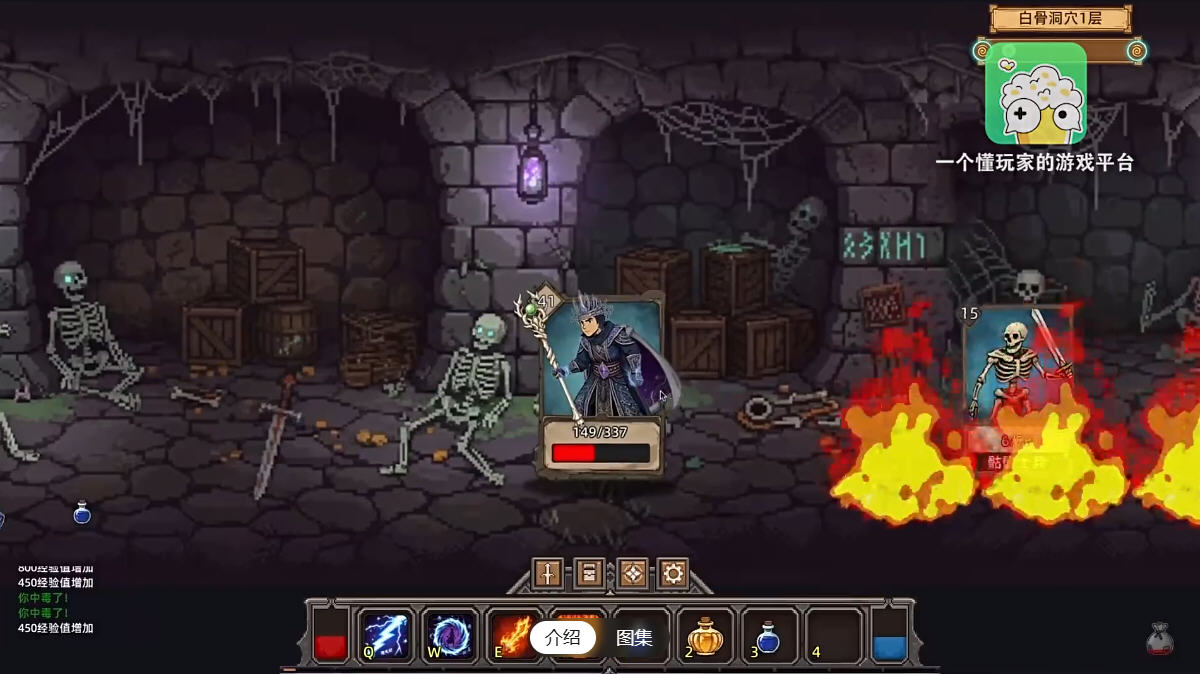The width and height of the screenshot is (1200, 674).
Task: Activate the lightning bolt skill
Action: click(385, 635)
